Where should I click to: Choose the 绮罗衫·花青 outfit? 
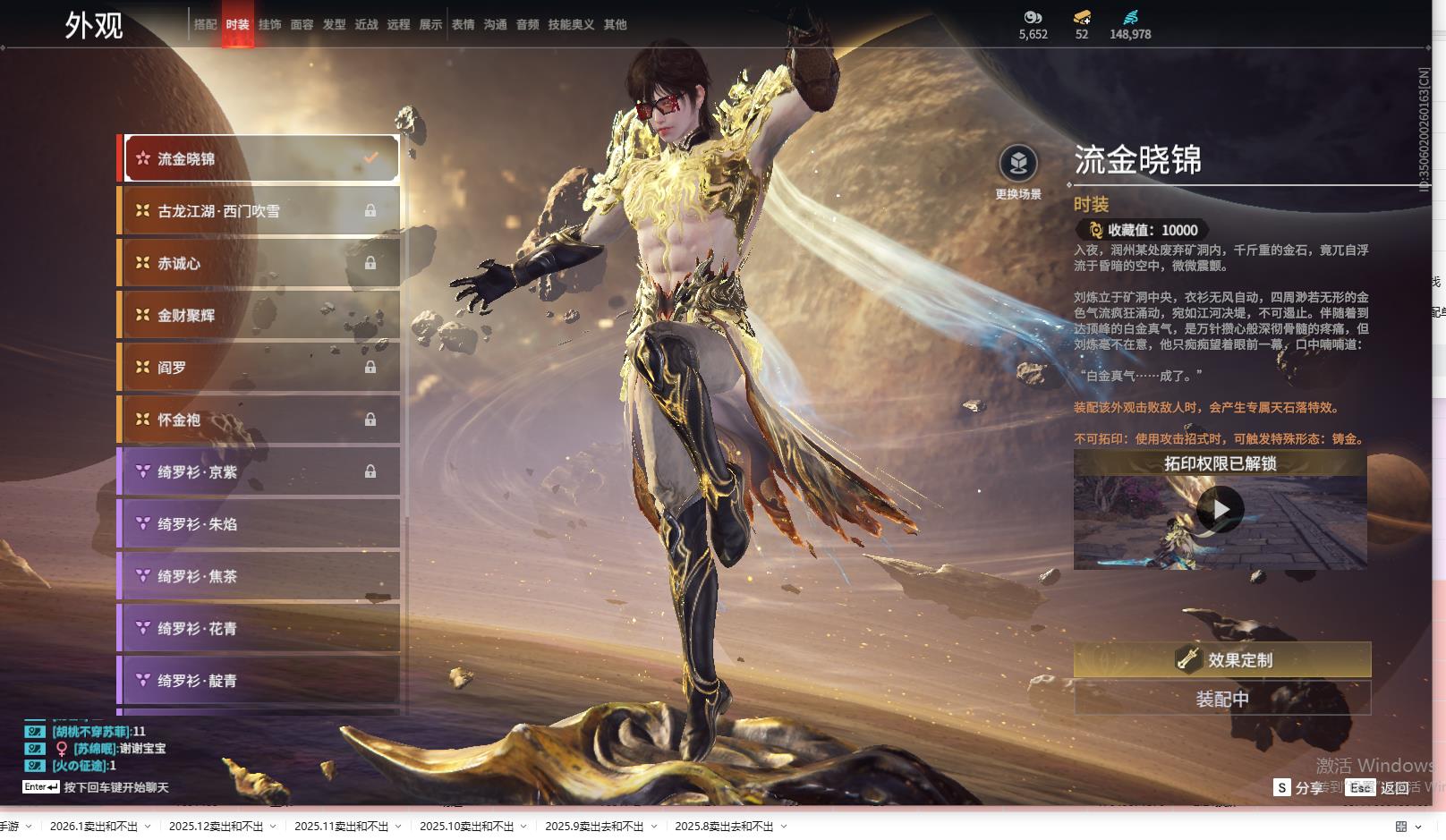[259, 628]
